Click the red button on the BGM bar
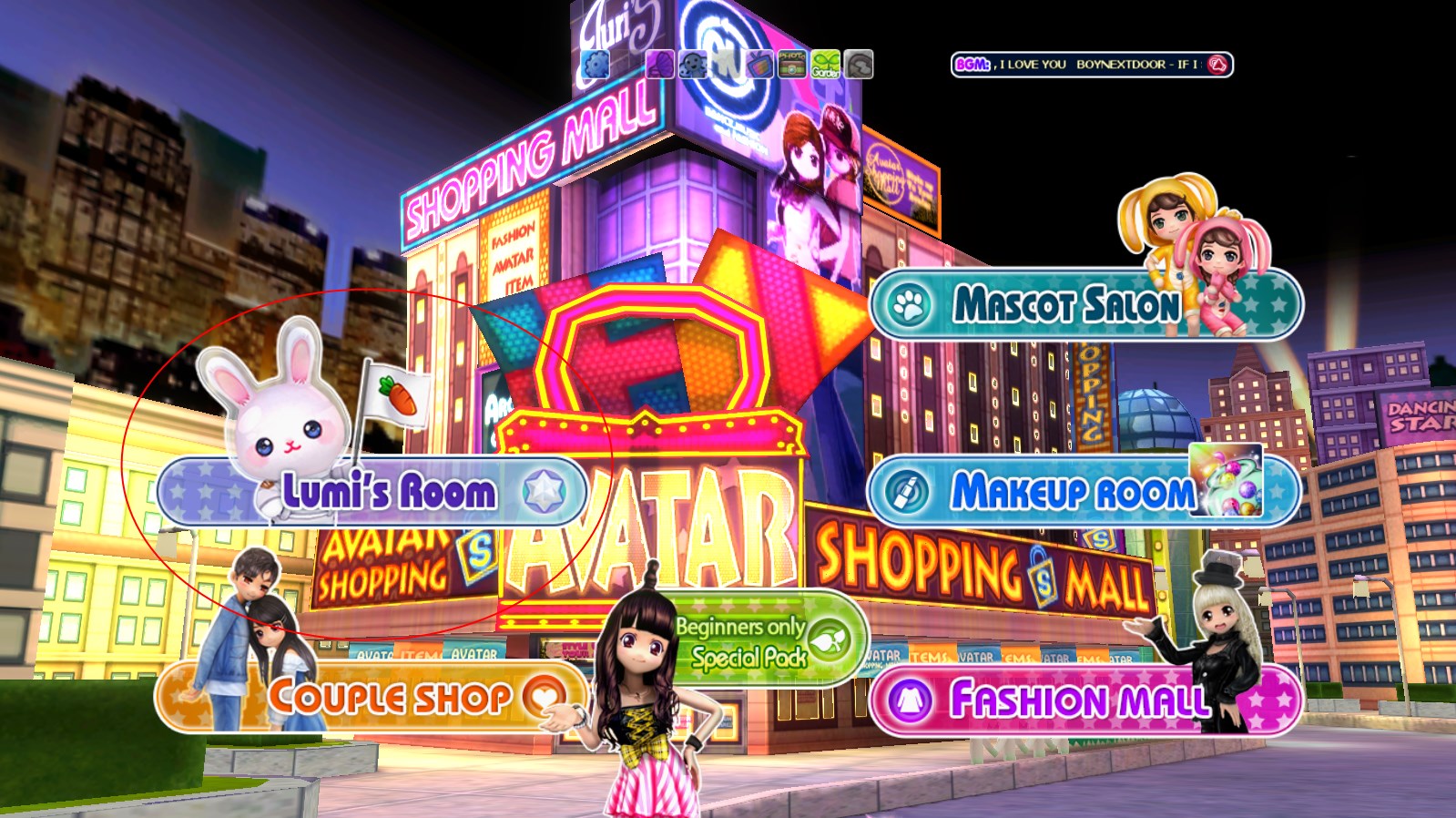This screenshot has width=1456, height=818. 1217,65
